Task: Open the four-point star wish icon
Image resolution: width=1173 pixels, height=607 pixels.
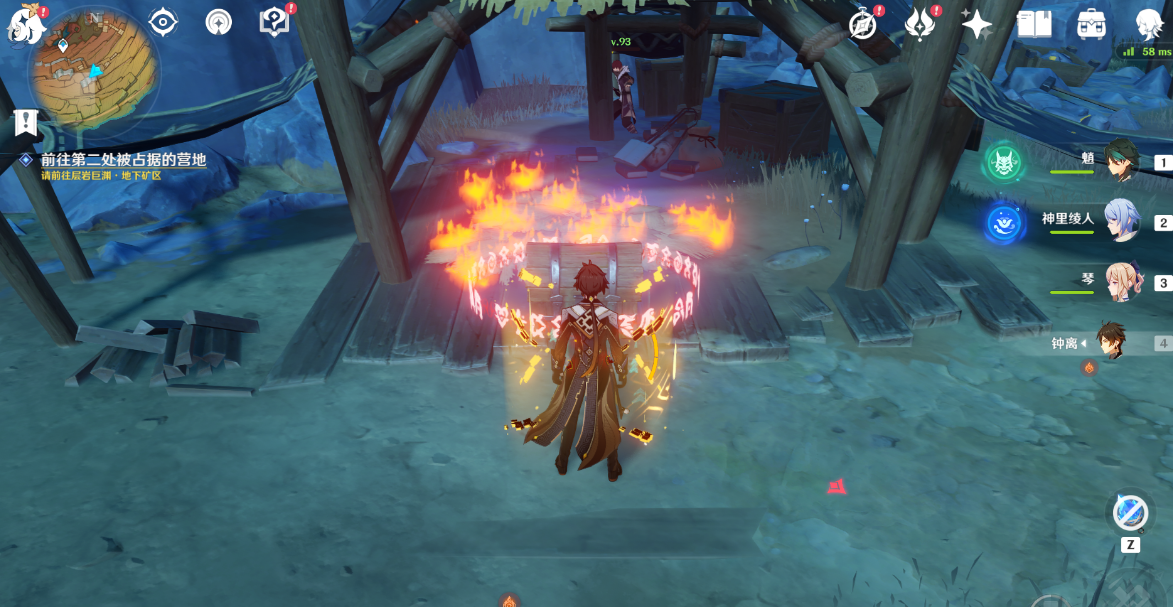Action: 975,22
